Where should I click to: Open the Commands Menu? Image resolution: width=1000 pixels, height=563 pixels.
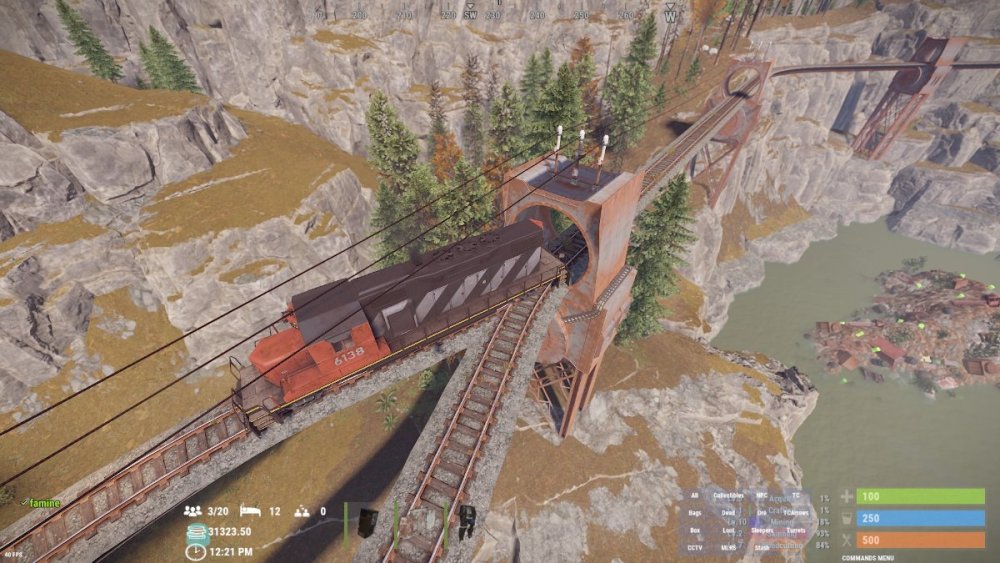[867, 557]
